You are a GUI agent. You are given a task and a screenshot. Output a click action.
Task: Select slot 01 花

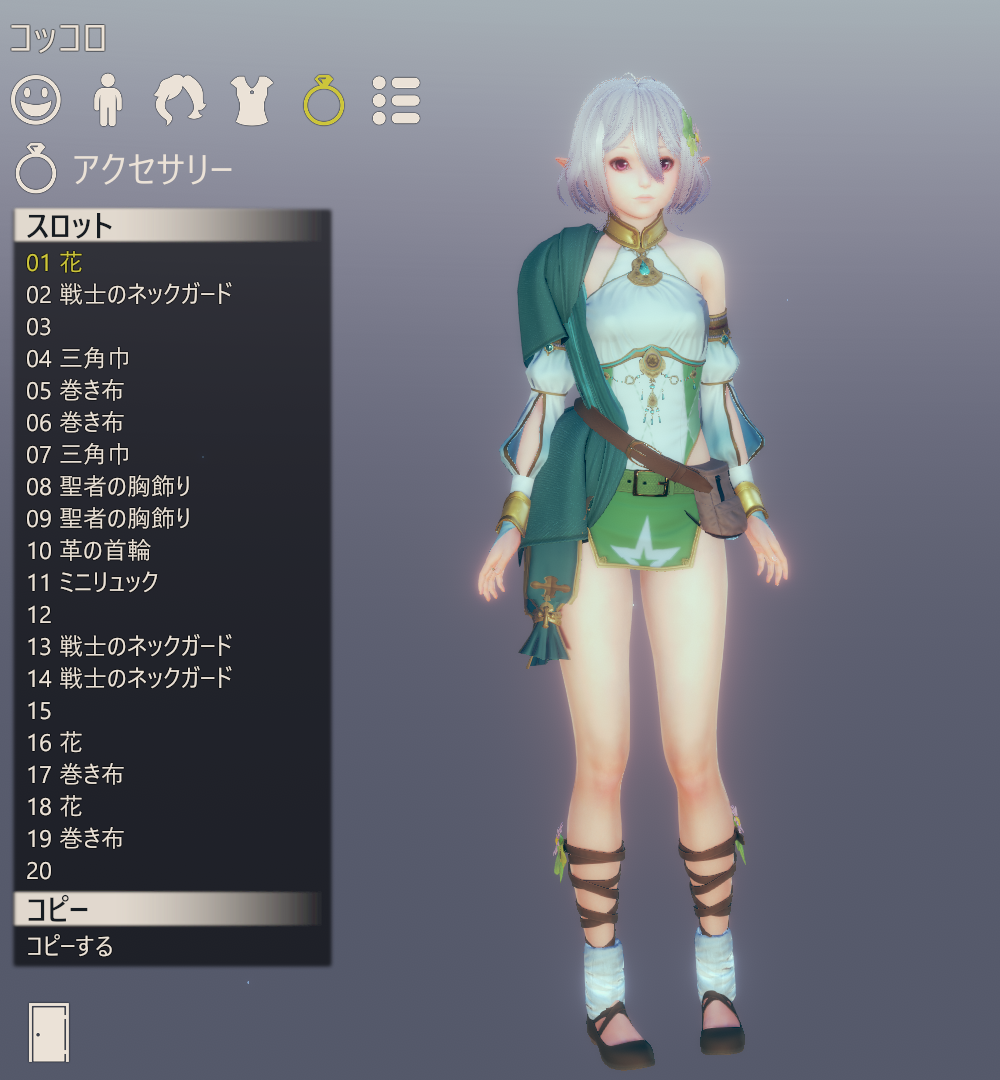click(x=55, y=263)
